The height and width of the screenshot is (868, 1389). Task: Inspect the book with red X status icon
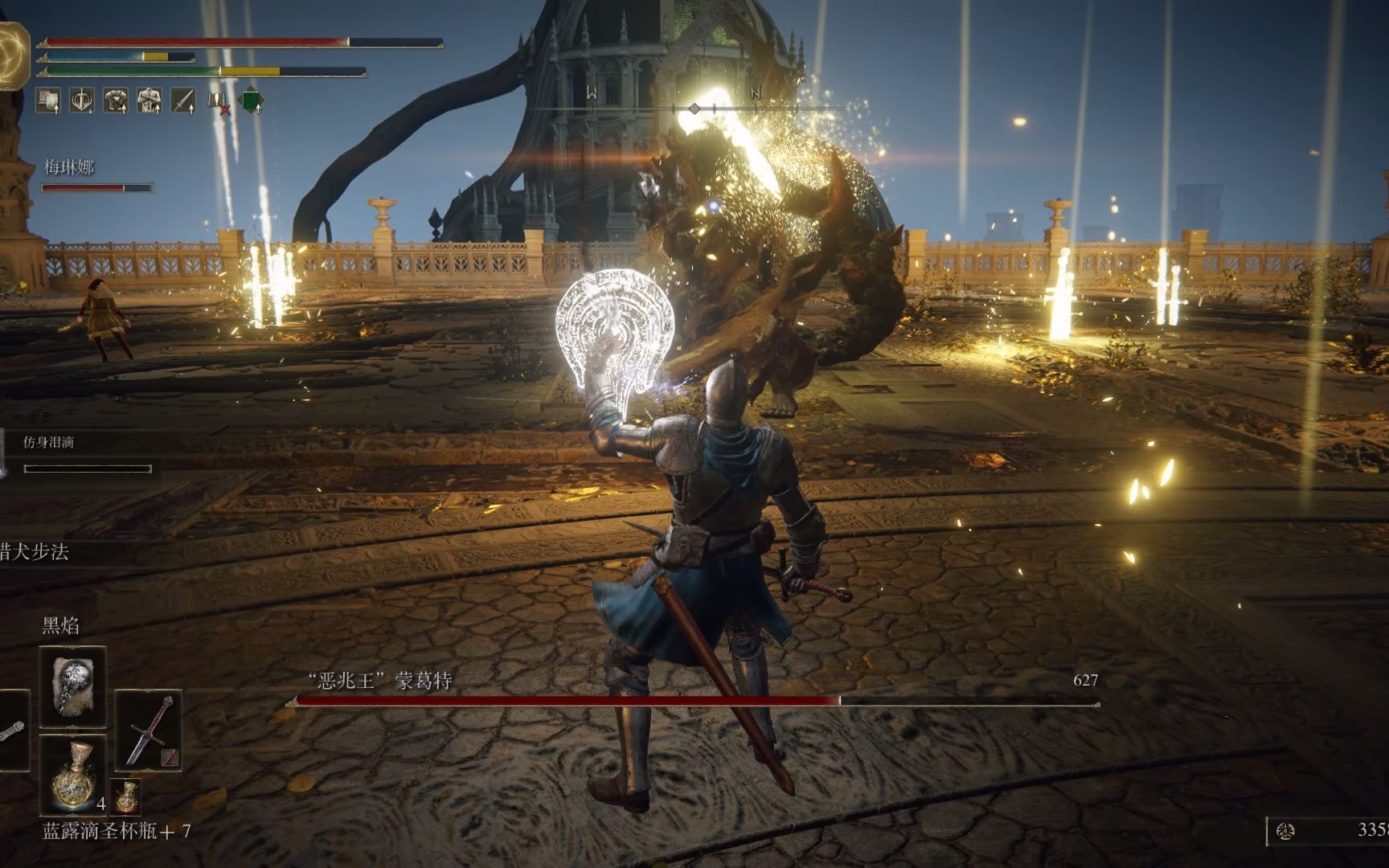218,101
